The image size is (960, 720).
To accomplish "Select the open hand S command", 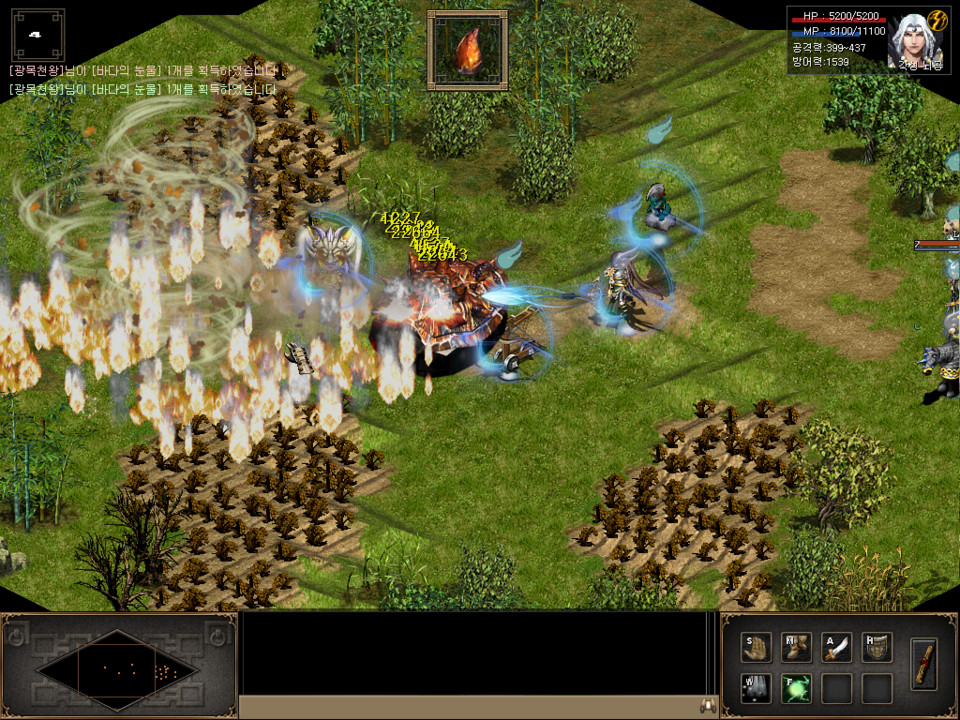I will click(x=757, y=647).
